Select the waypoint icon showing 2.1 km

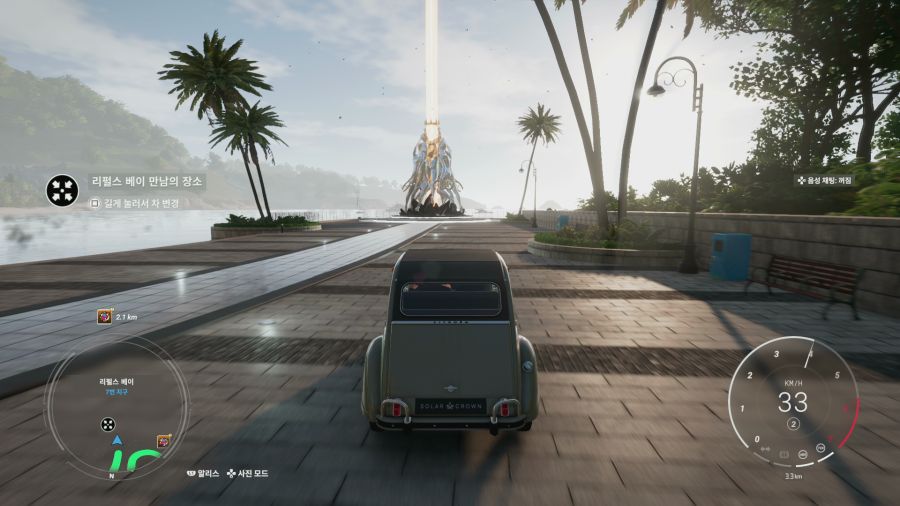(104, 316)
